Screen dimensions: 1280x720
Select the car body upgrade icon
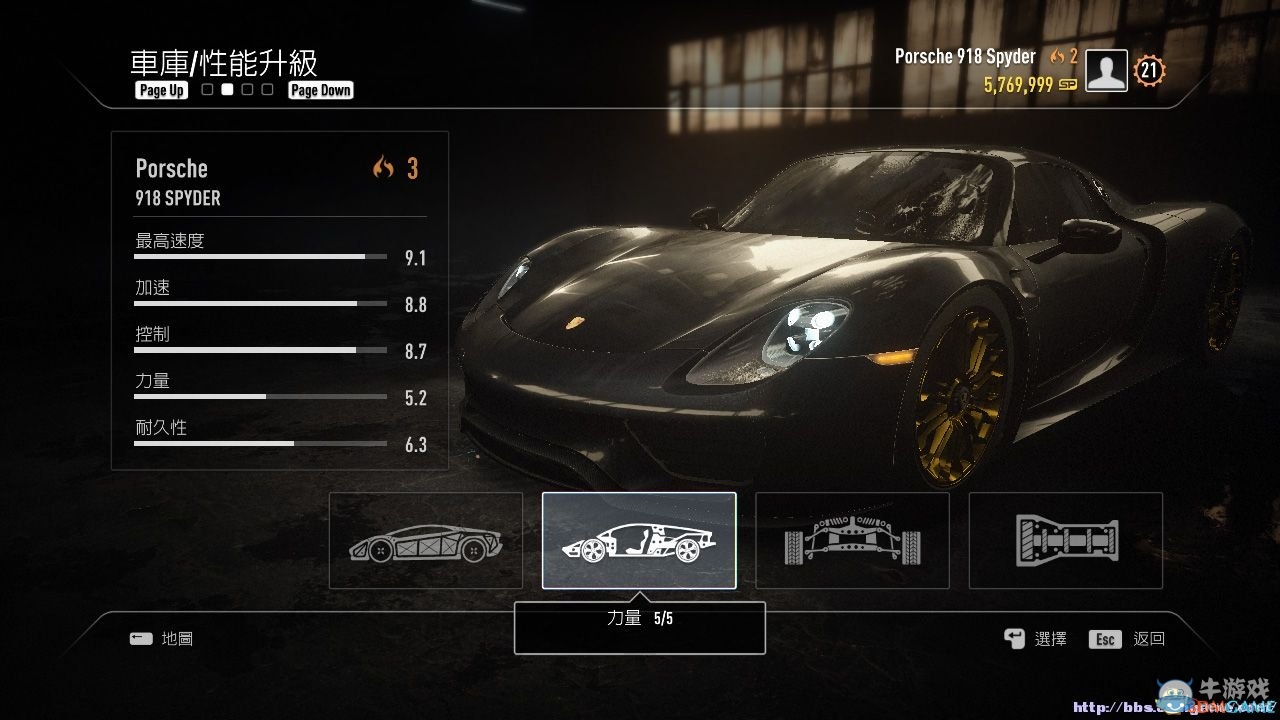[425, 540]
